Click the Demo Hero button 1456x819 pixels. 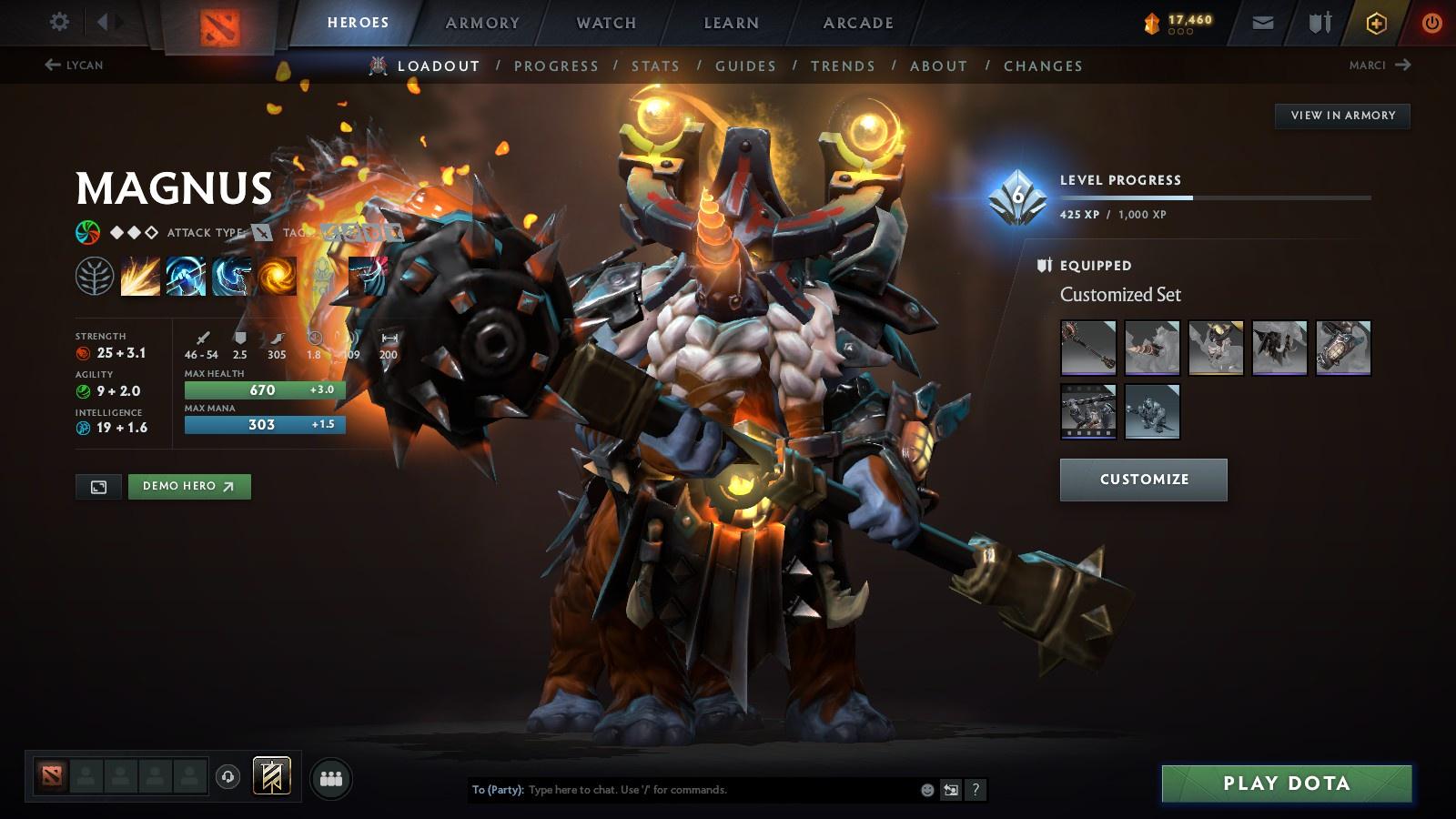click(190, 487)
